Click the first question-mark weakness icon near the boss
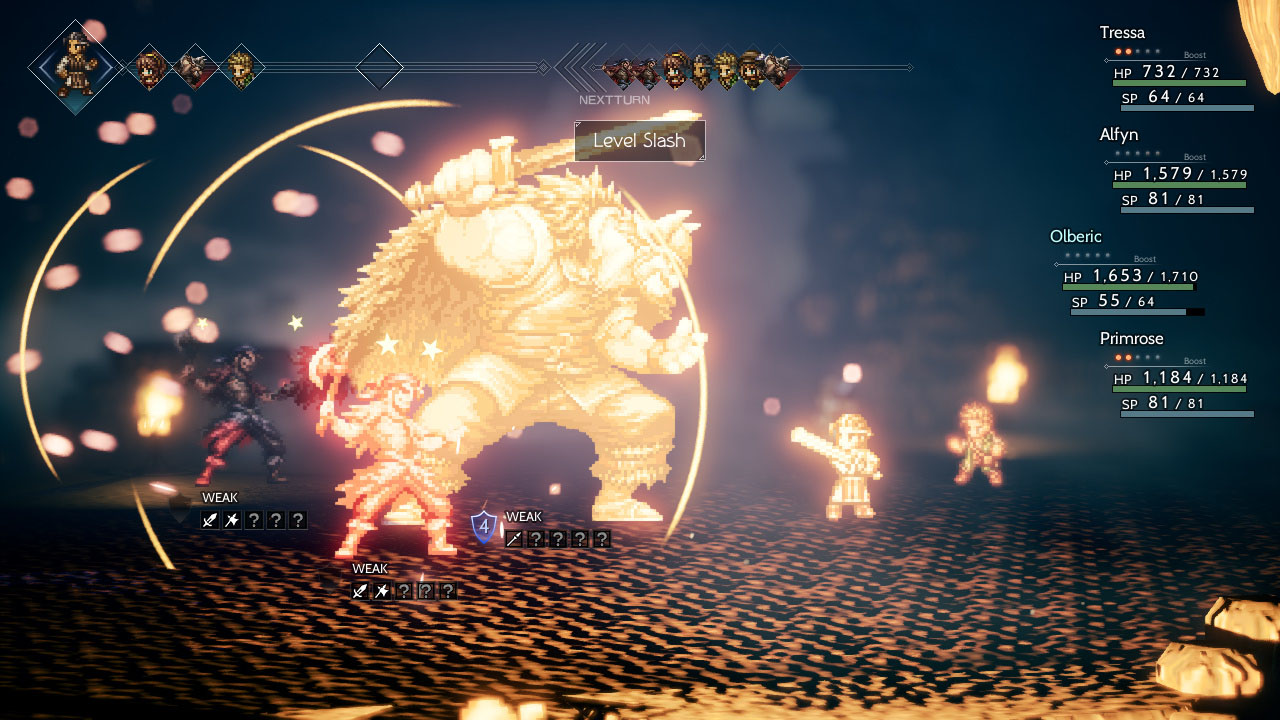 pos(535,538)
